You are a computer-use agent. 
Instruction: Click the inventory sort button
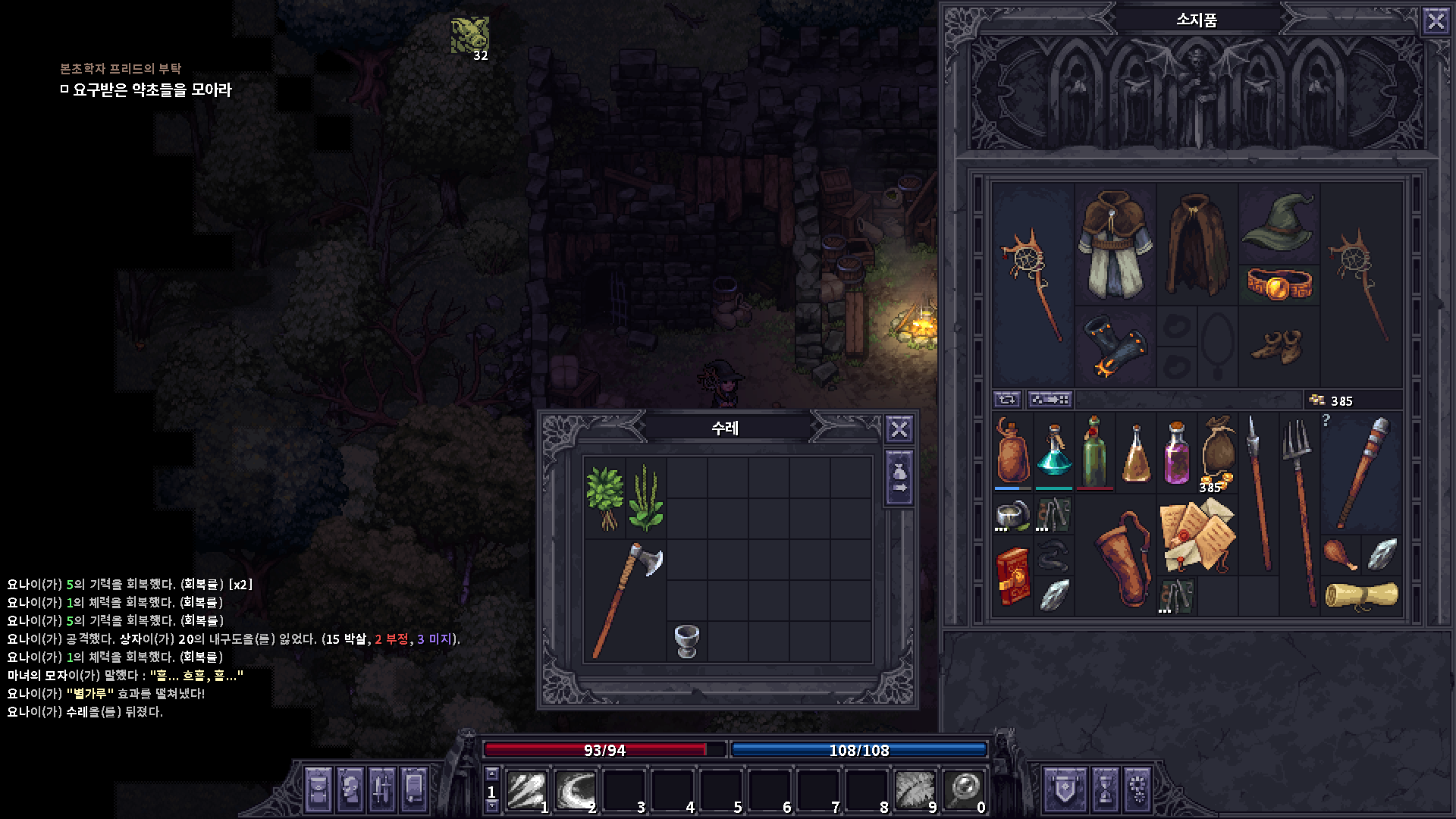[x=1050, y=400]
